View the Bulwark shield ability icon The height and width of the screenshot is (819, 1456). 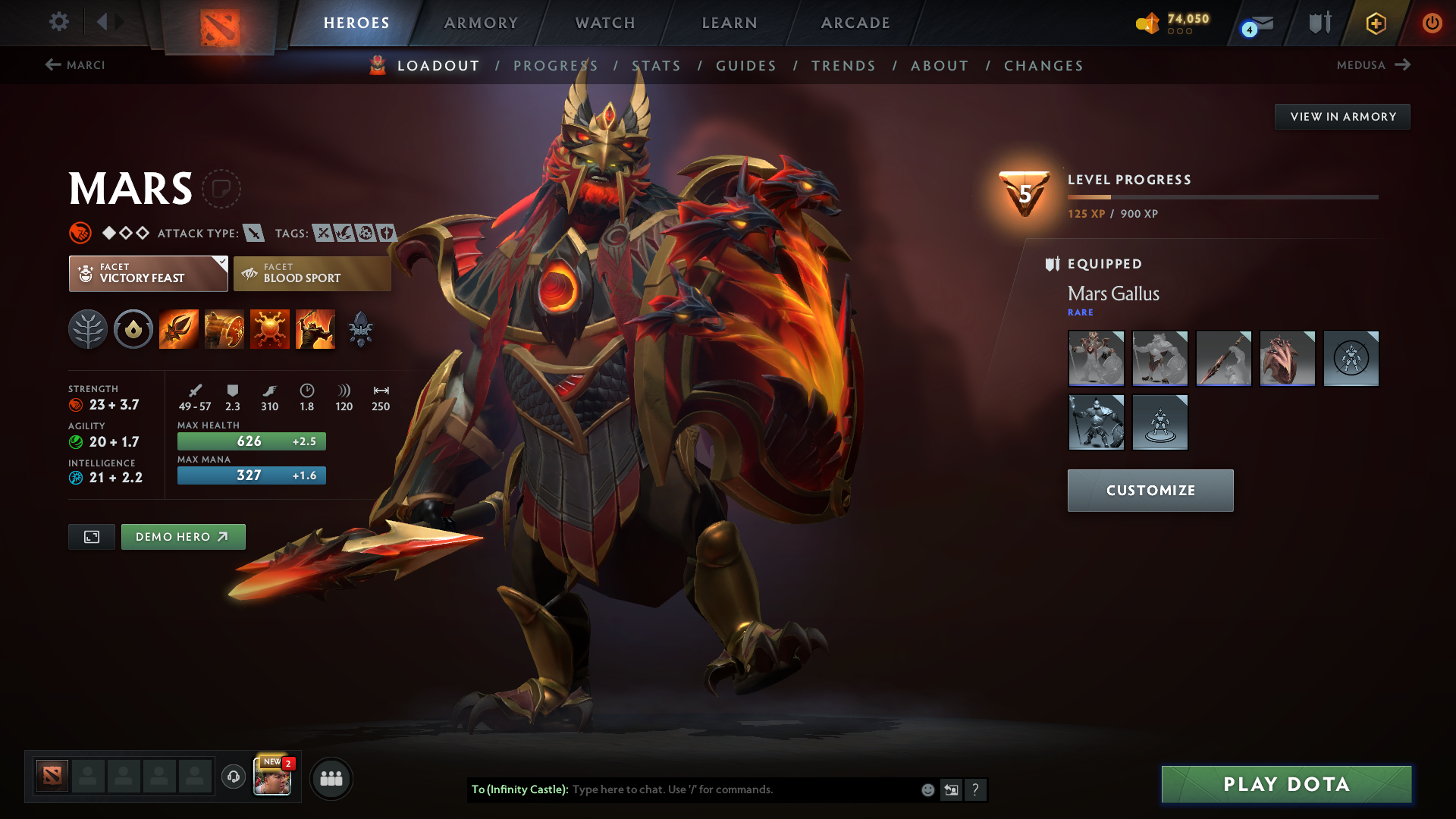point(270,328)
